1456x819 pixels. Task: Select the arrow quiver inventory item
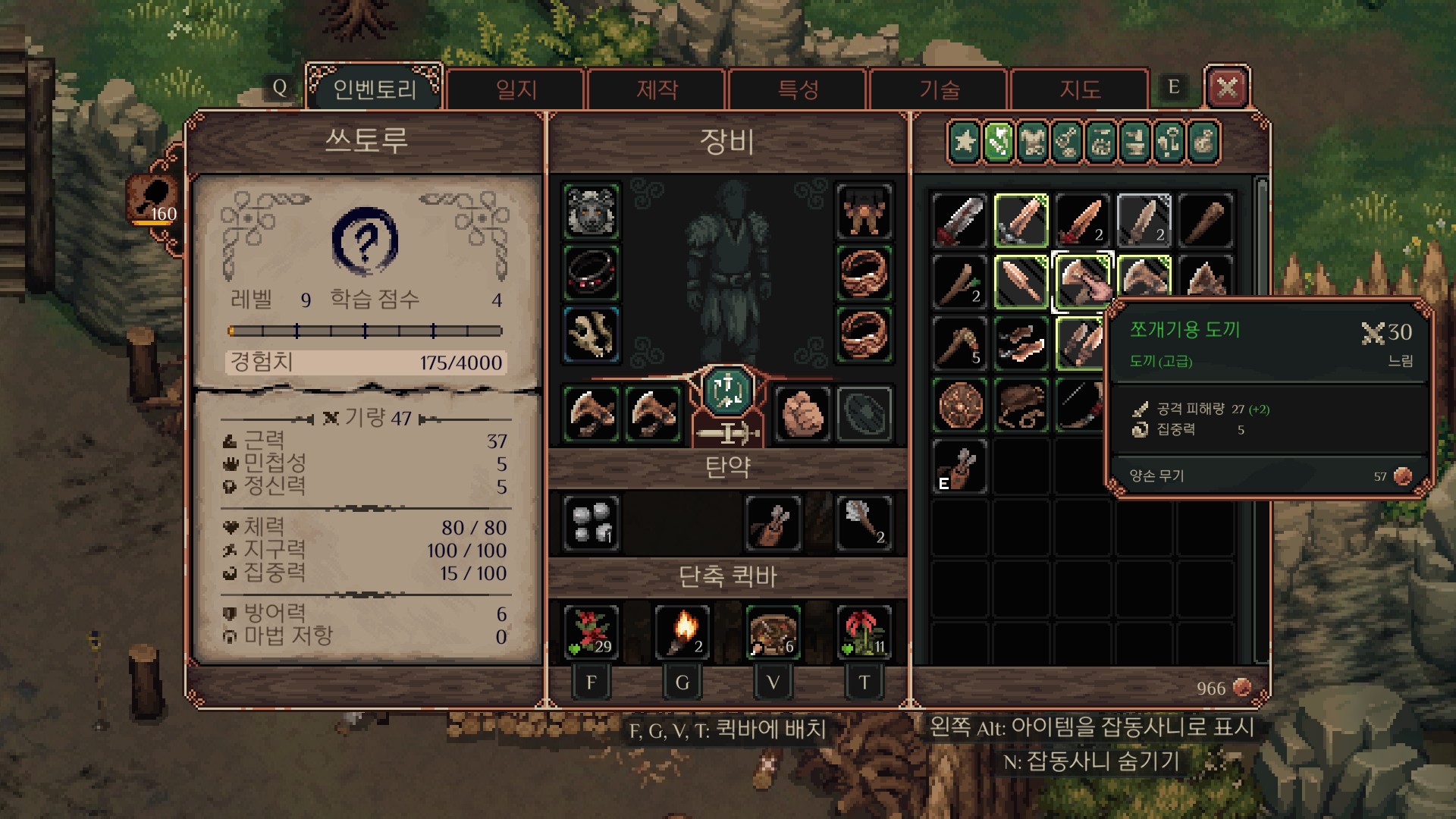pyautogui.click(x=960, y=466)
